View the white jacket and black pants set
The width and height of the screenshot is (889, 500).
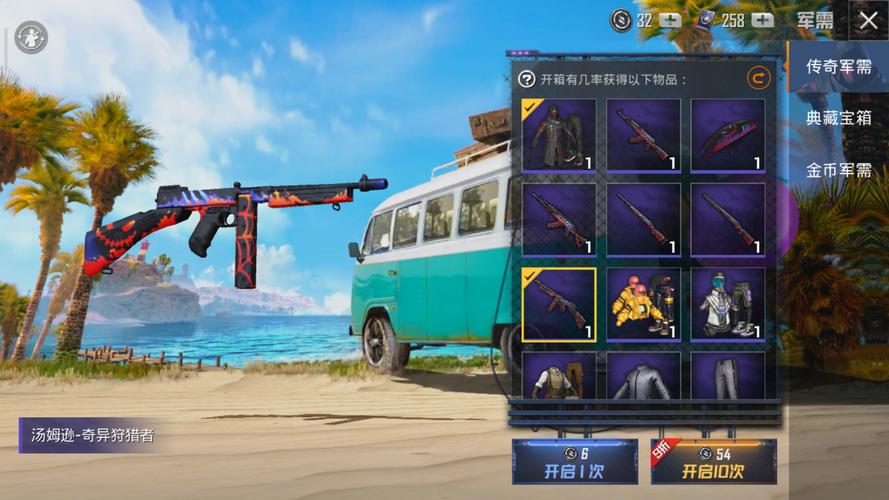point(728,304)
